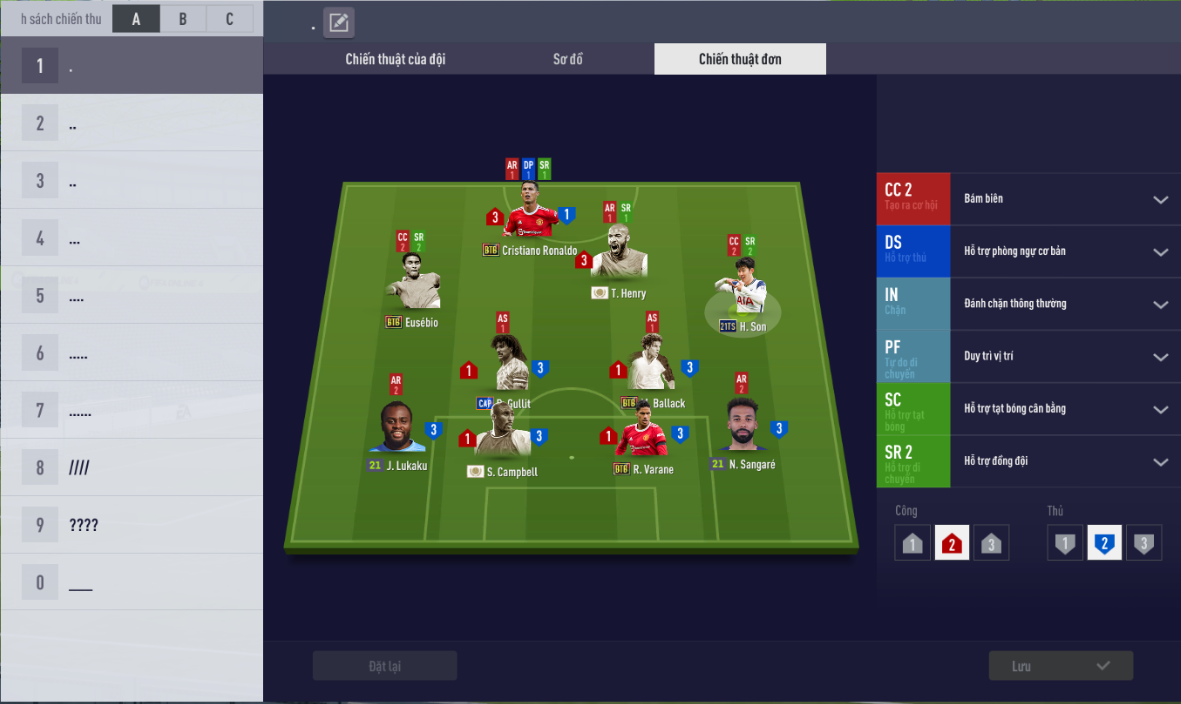Set defense (Thủ) level to 1
Screen dimensions: 1181x704
tap(1065, 544)
